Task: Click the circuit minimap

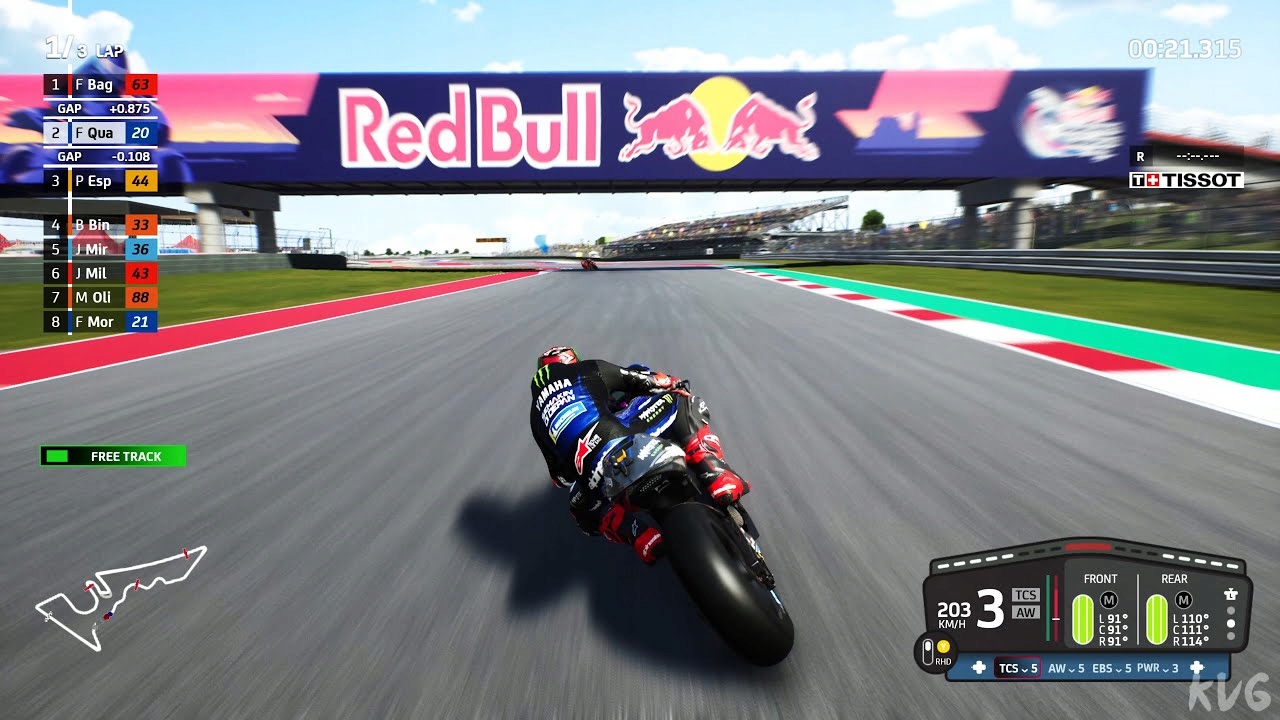Action: pyautogui.click(x=120, y=600)
